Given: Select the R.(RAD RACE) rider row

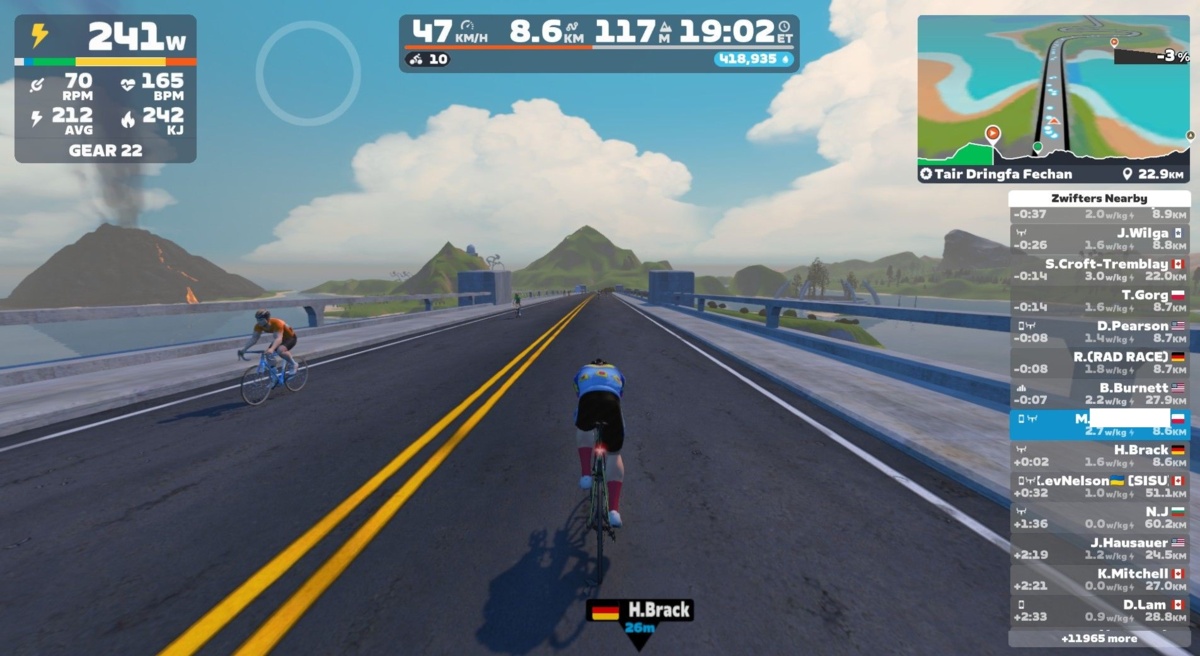Looking at the screenshot, I should 1098,363.
